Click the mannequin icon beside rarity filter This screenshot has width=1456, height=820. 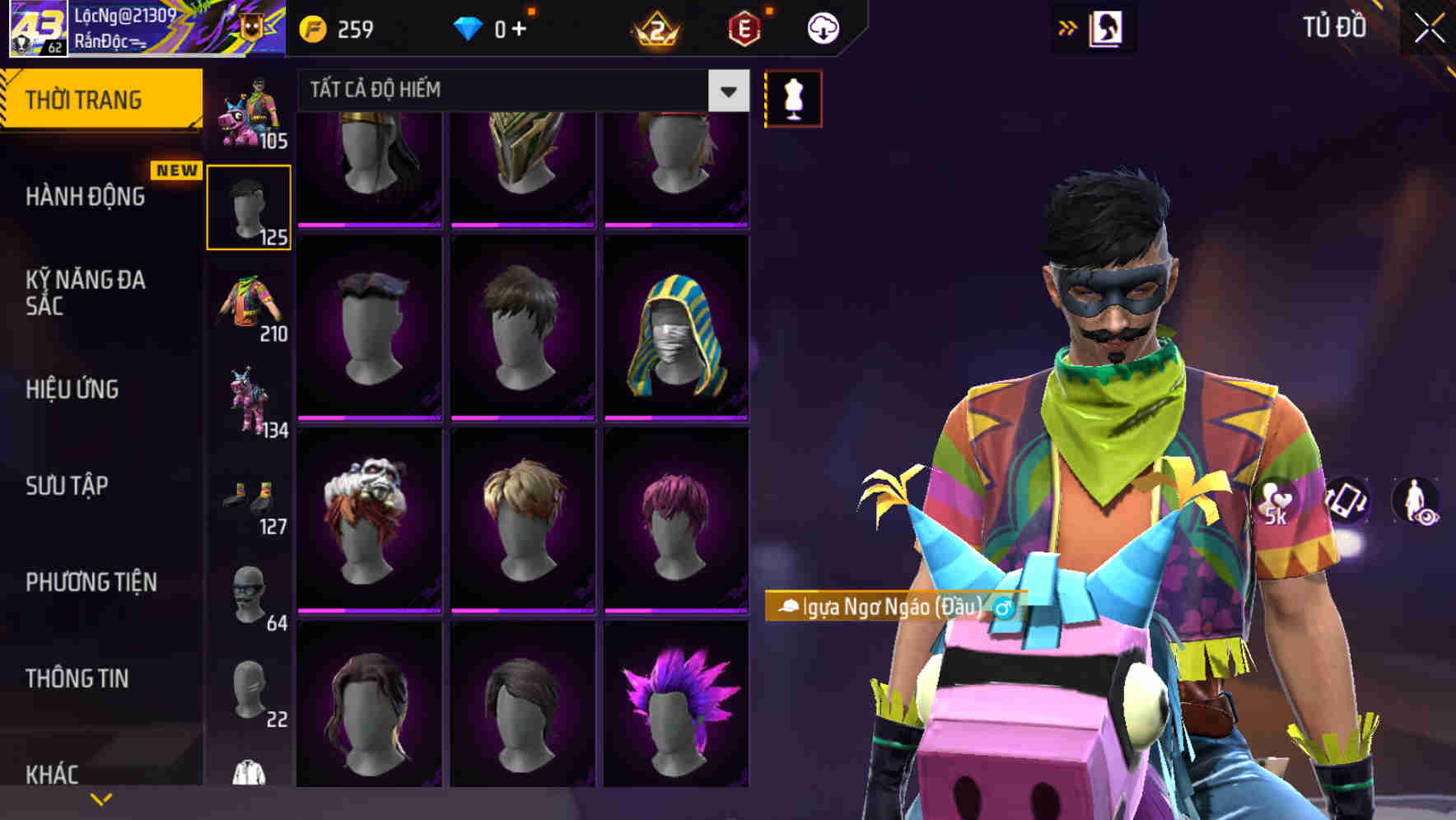click(x=793, y=96)
